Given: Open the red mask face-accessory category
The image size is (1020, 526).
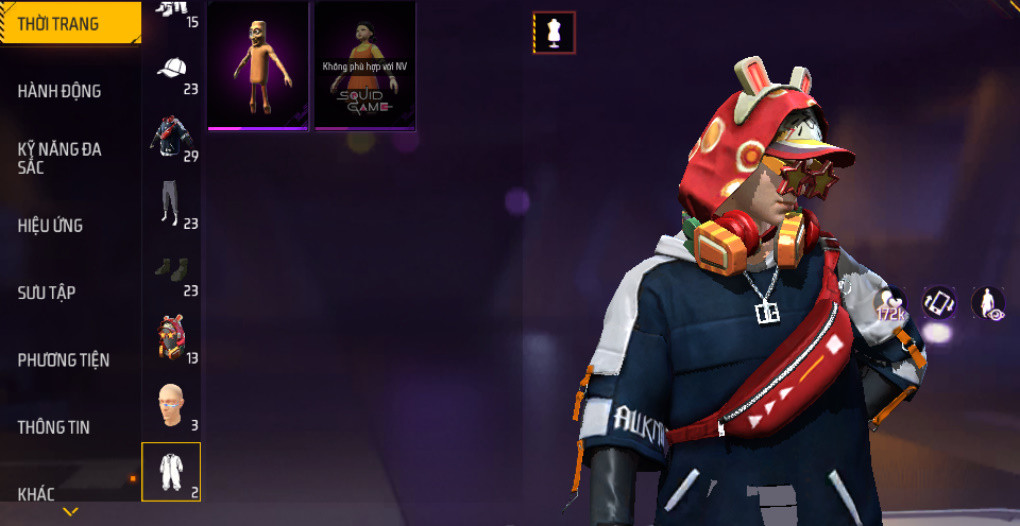Looking at the screenshot, I should (172, 337).
